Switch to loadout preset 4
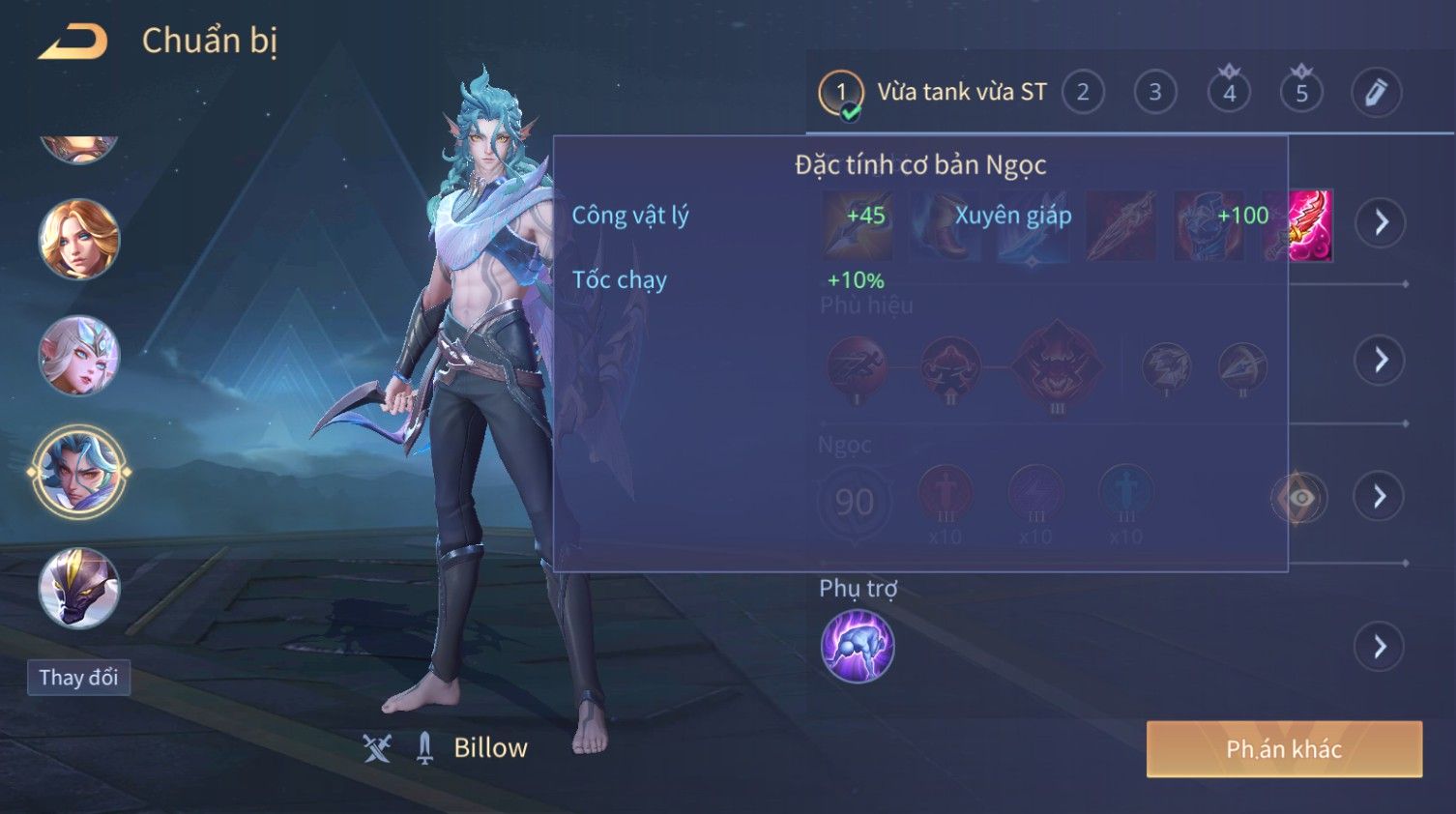 (1229, 93)
